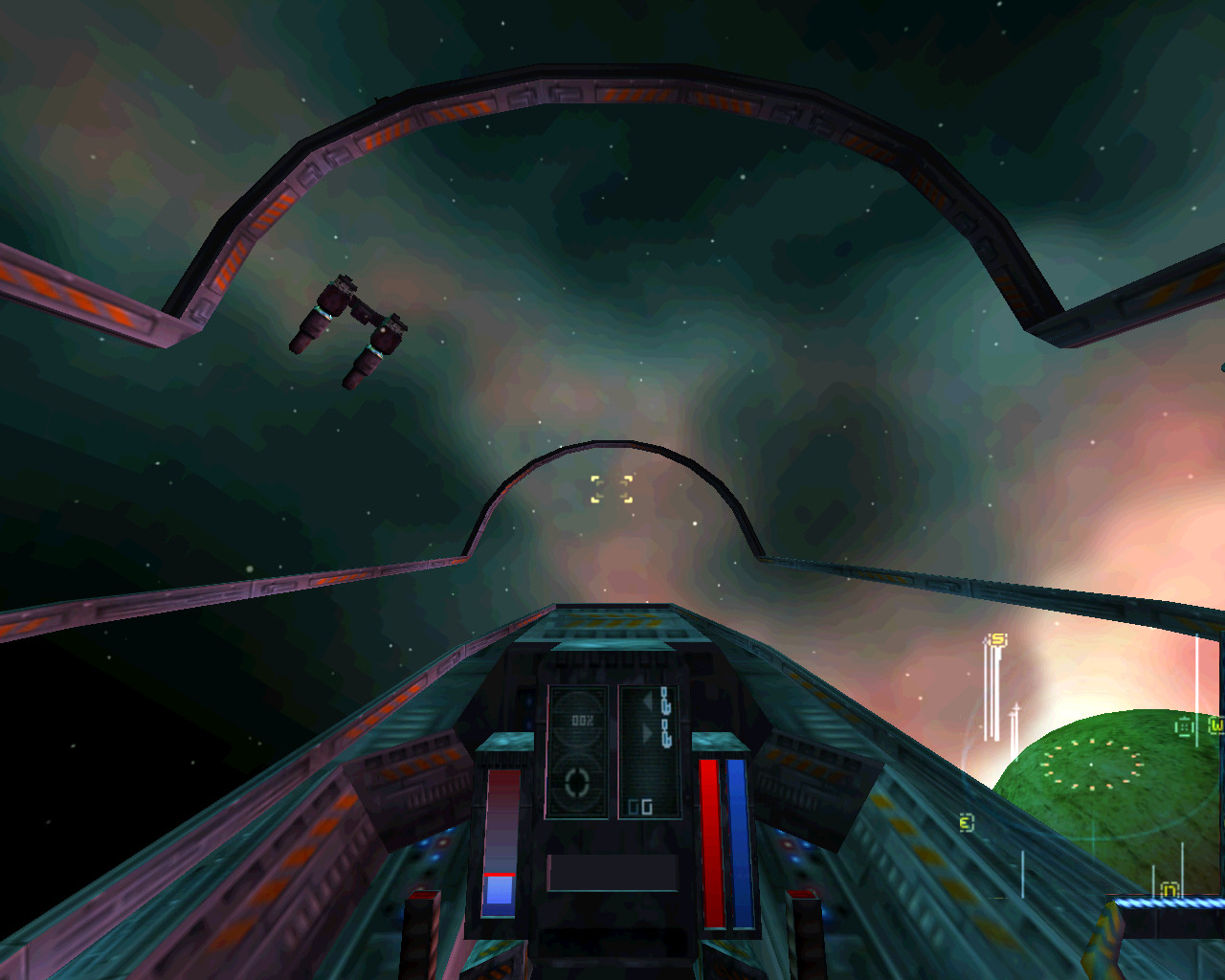Image resolution: width=1225 pixels, height=980 pixels.
Task: Pick the yellow n marker
Action: tap(1169, 890)
